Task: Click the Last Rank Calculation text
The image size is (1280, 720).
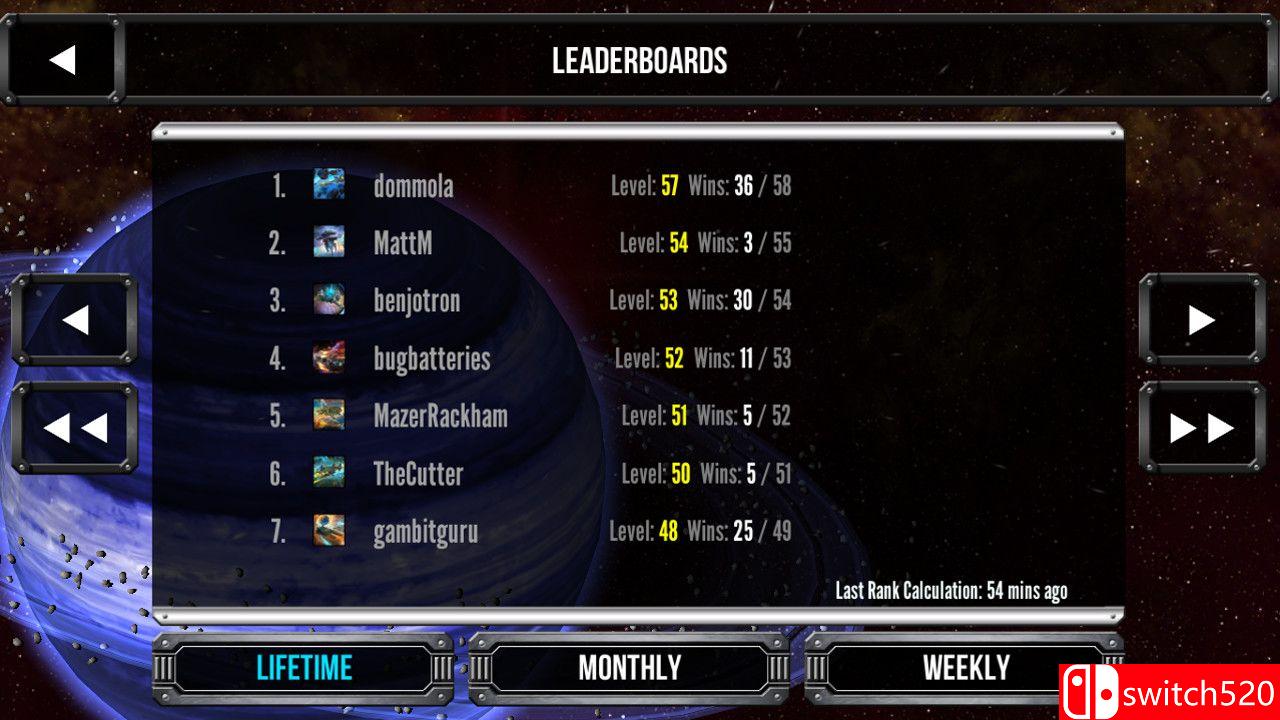Action: point(950,591)
